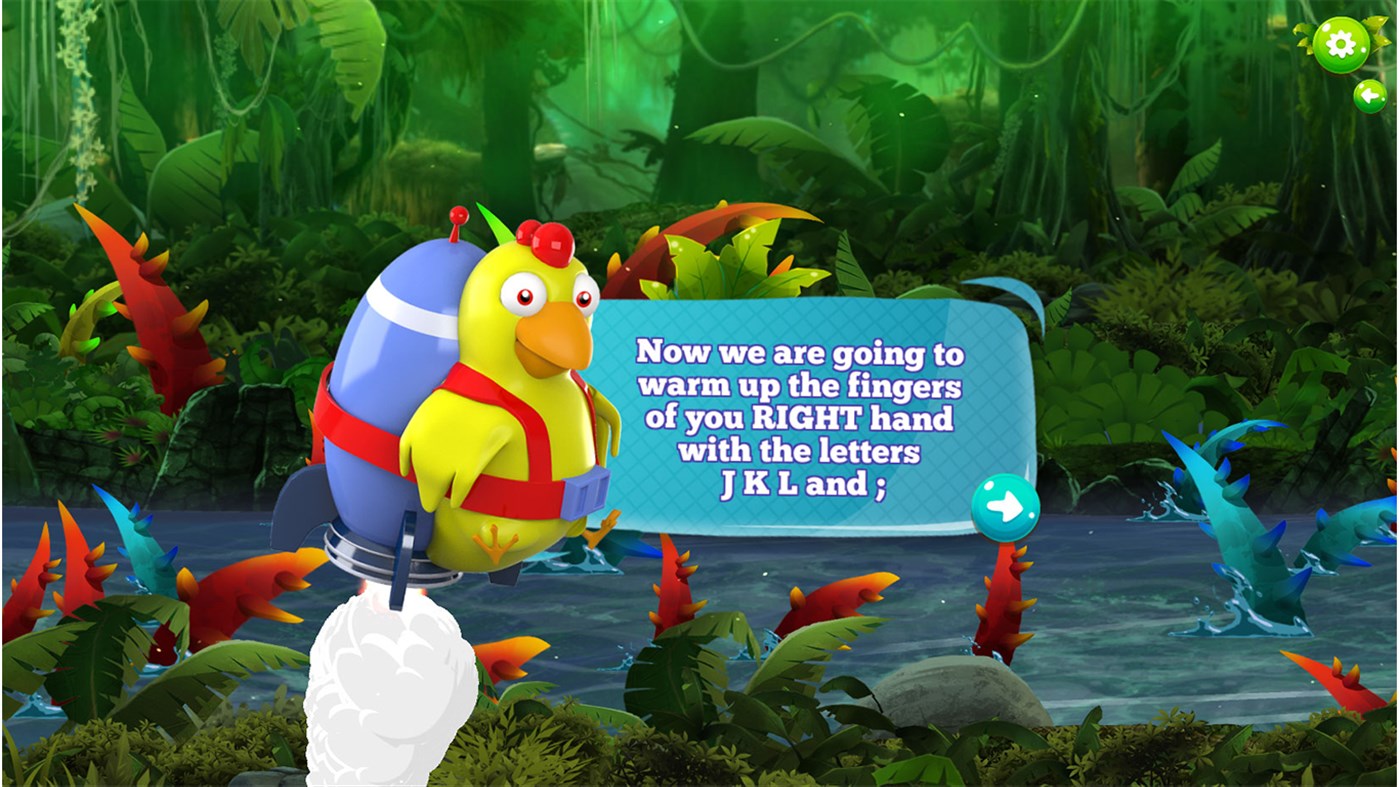
Task: Go back using the leaf-framed arrow button
Action: coord(1370,95)
